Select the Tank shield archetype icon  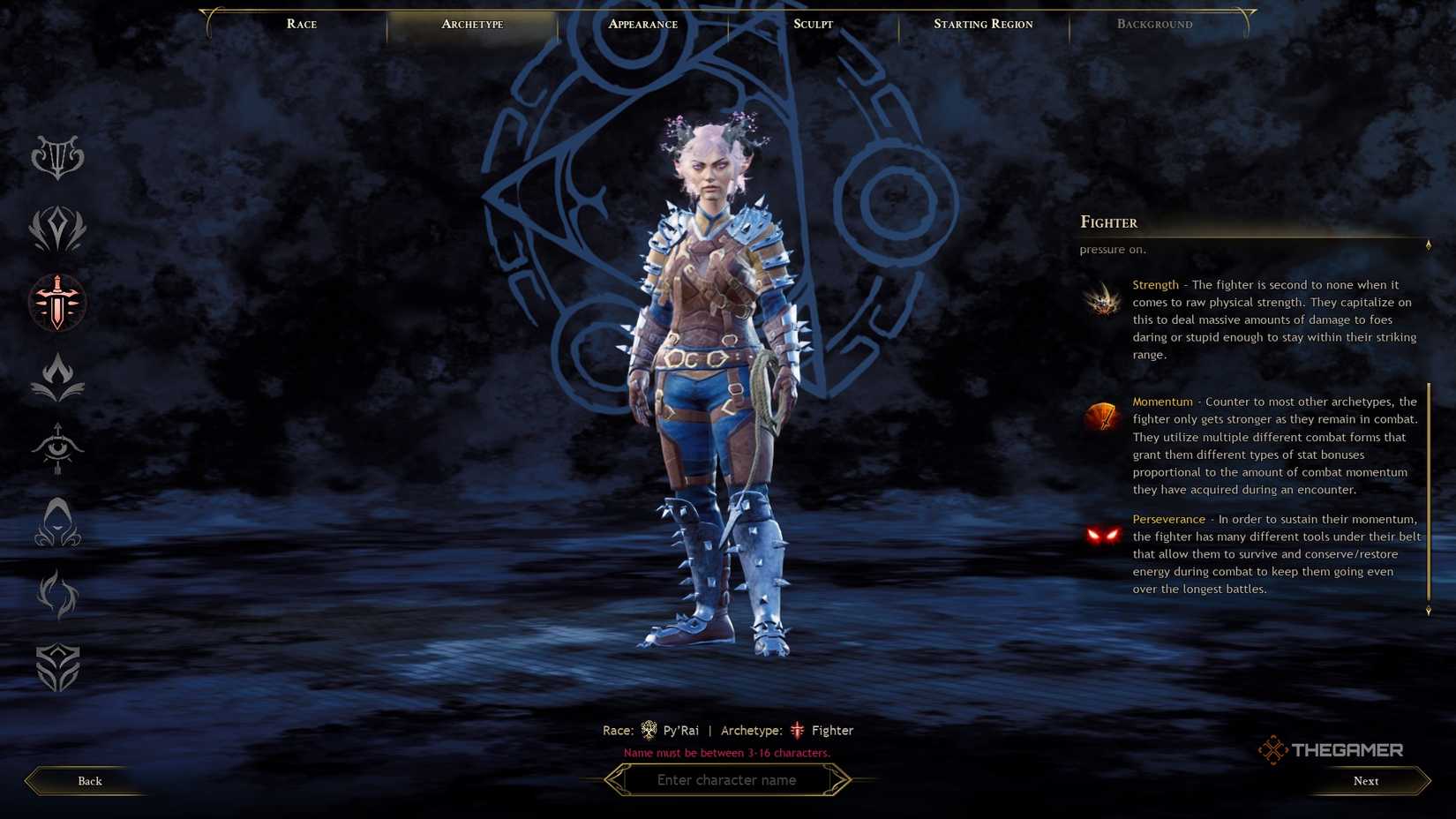click(56, 668)
